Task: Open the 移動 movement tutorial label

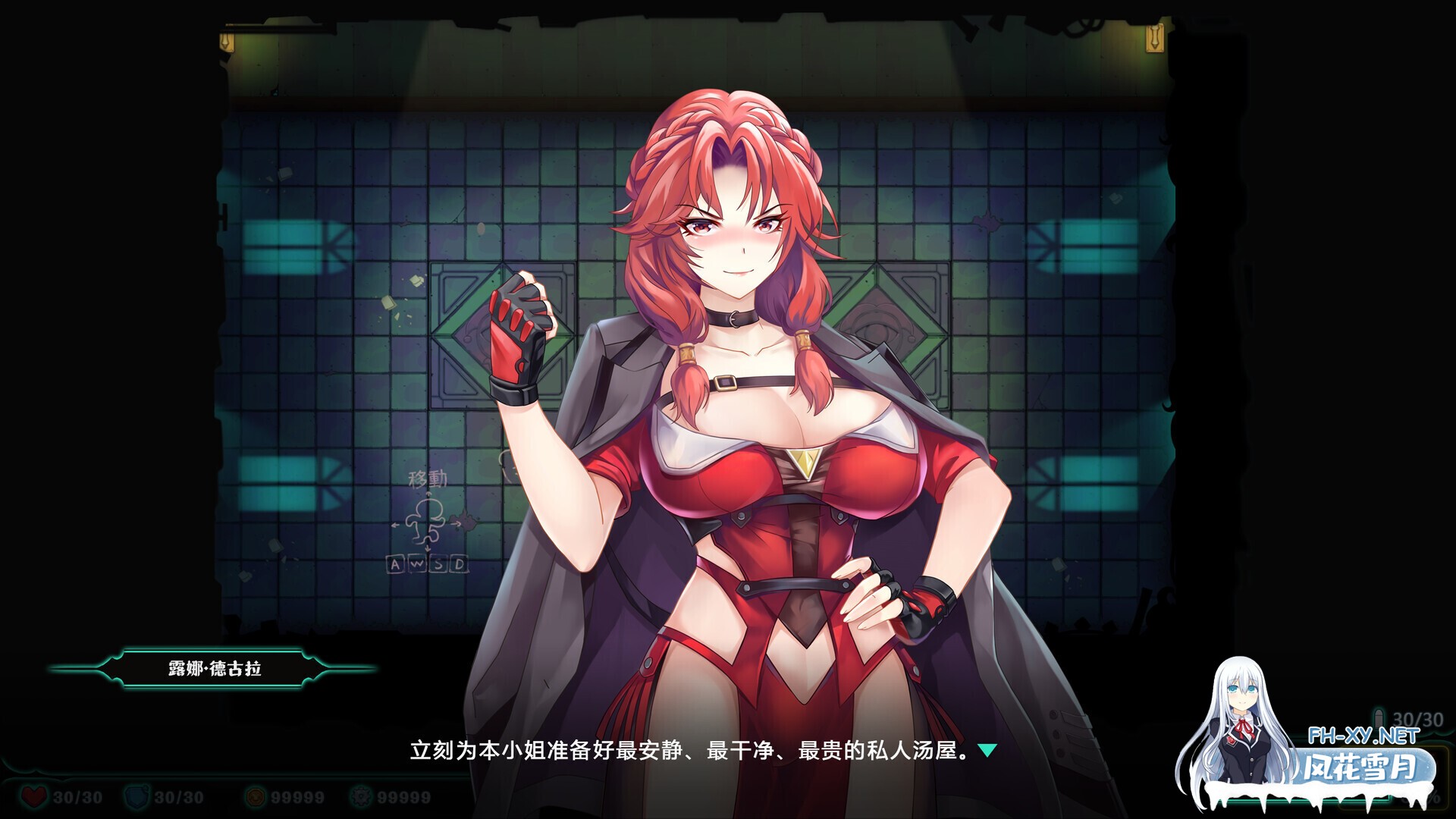Action: click(x=428, y=479)
